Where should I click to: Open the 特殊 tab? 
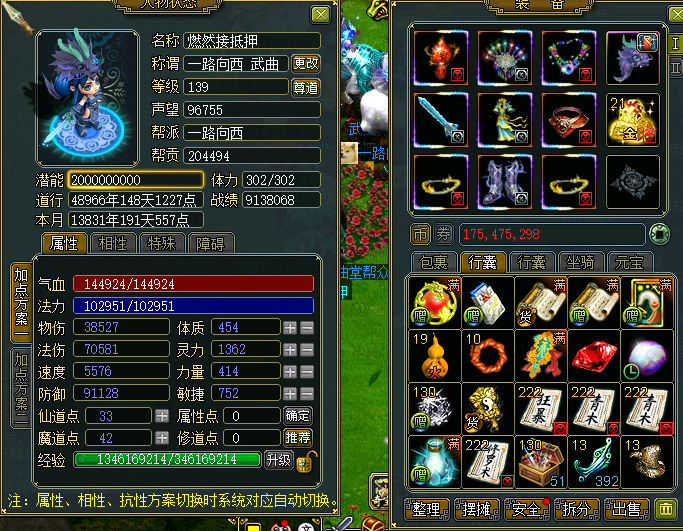(164, 243)
